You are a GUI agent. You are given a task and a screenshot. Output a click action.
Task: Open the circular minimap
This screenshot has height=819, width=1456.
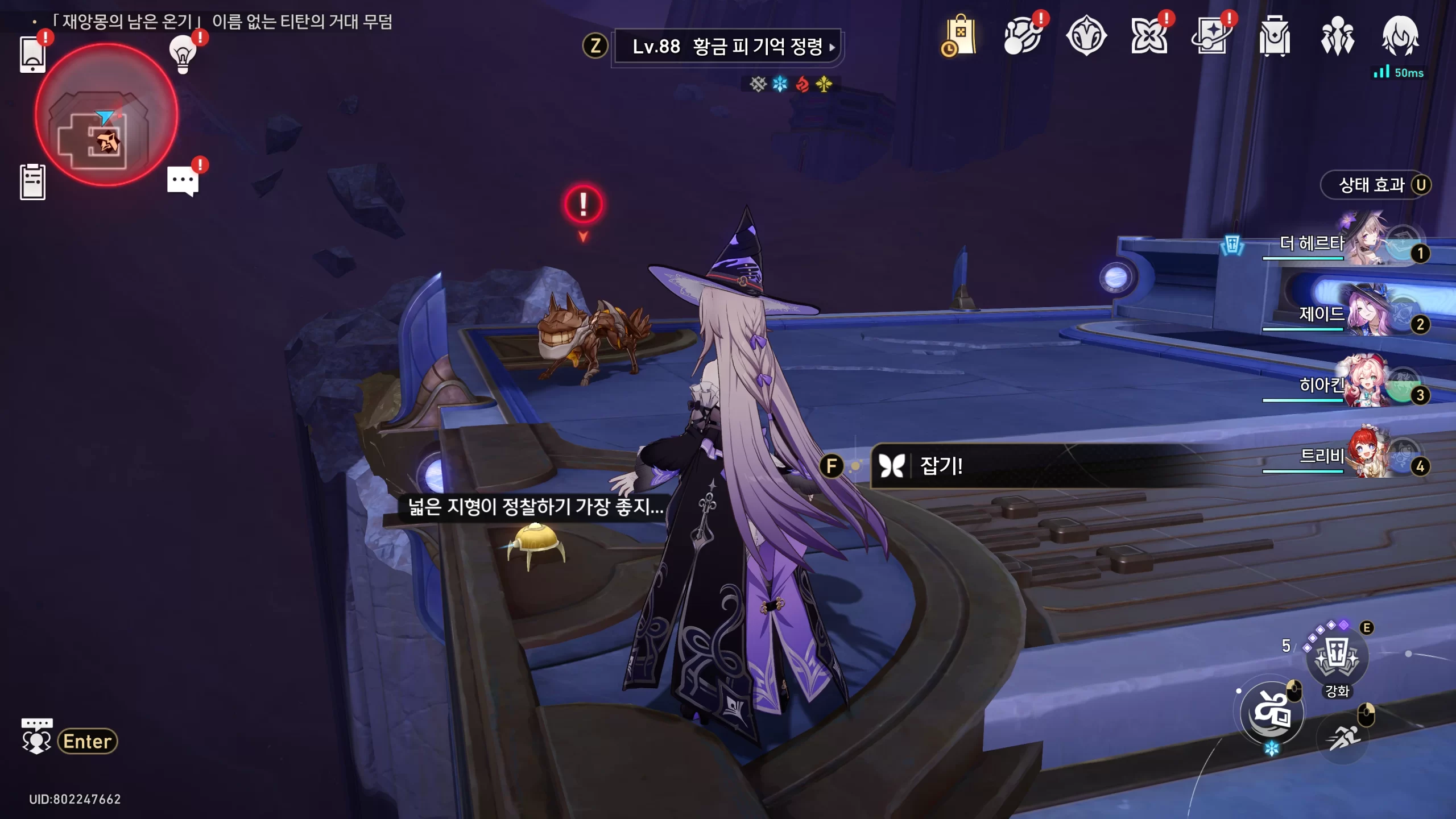[106, 115]
